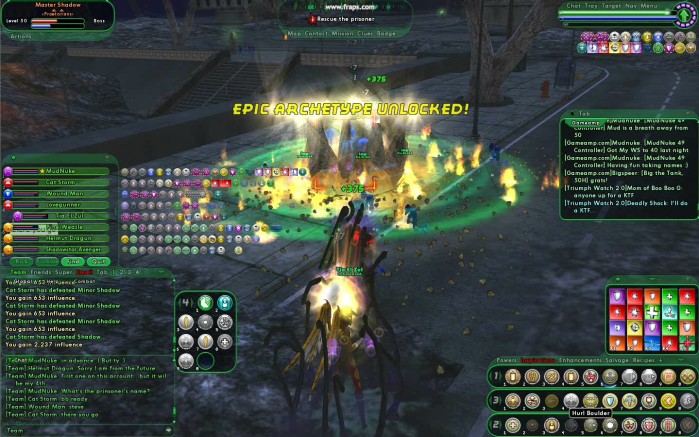
Task: Open the Recipes tab
Action: point(647,357)
